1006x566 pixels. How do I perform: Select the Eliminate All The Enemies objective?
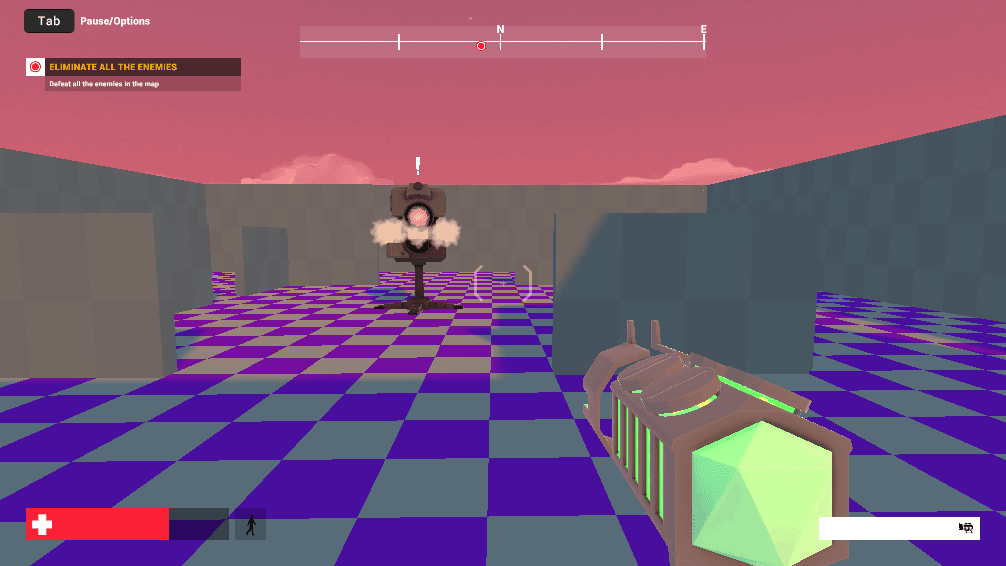(x=113, y=67)
